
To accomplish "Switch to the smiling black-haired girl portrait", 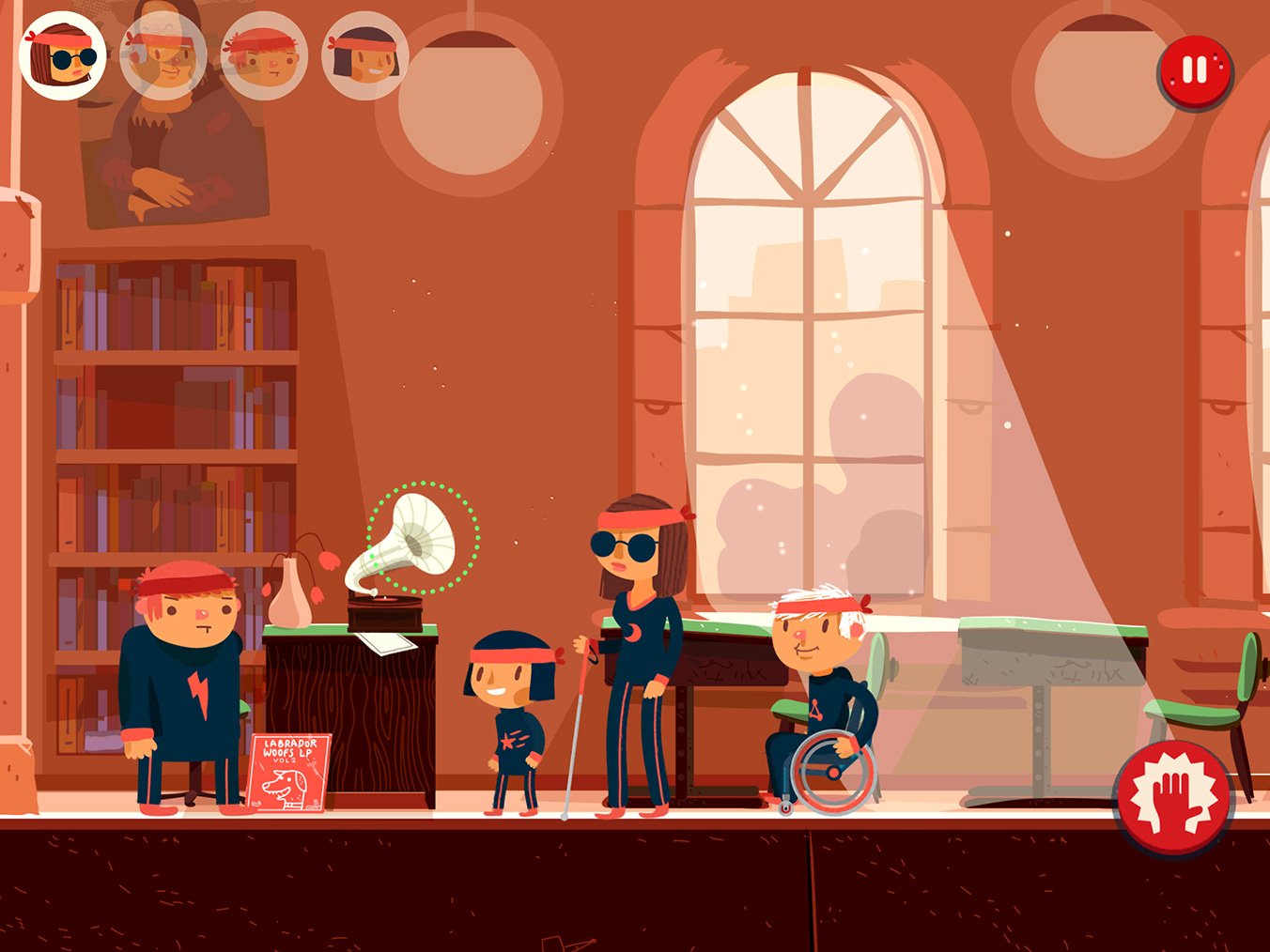I will point(364,55).
